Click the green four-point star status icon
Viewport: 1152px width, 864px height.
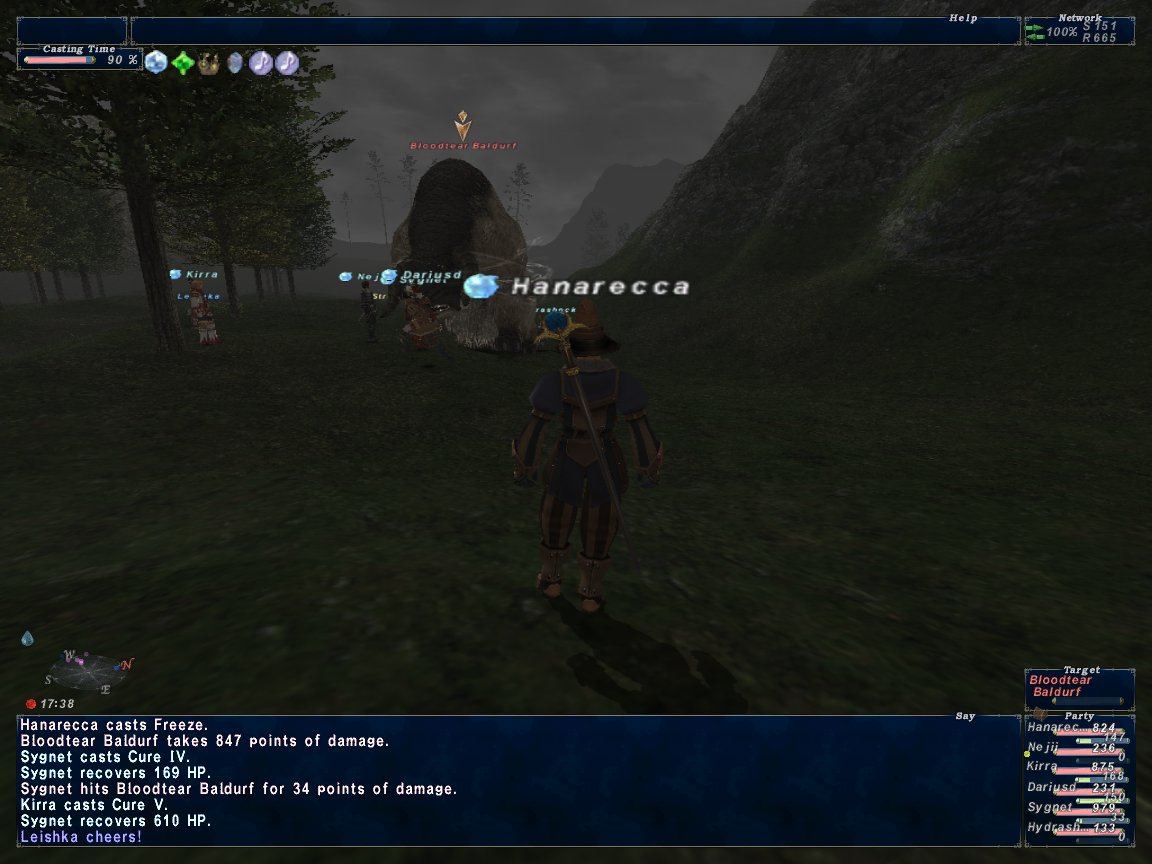click(182, 63)
